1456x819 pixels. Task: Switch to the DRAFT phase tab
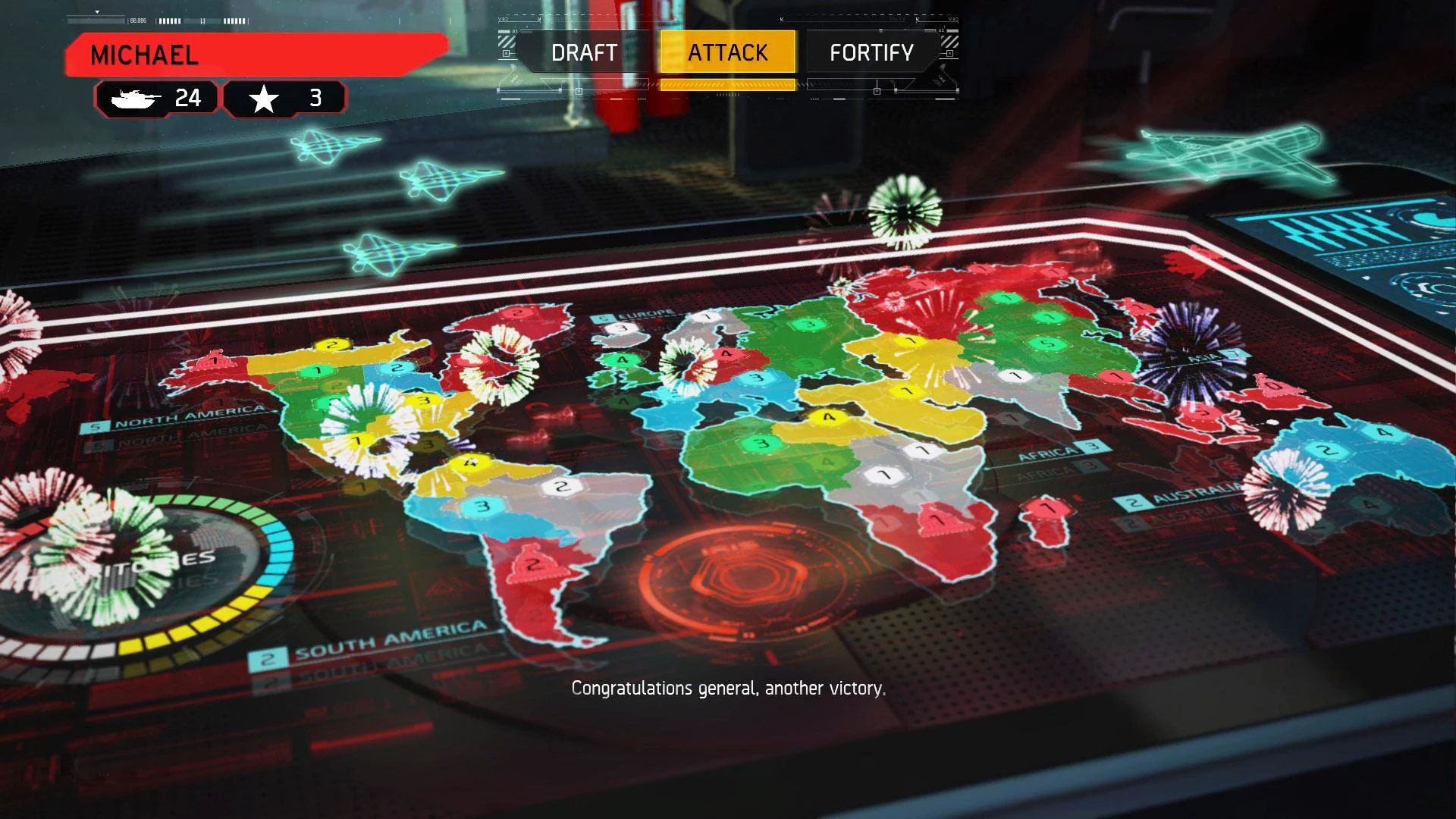tap(582, 52)
